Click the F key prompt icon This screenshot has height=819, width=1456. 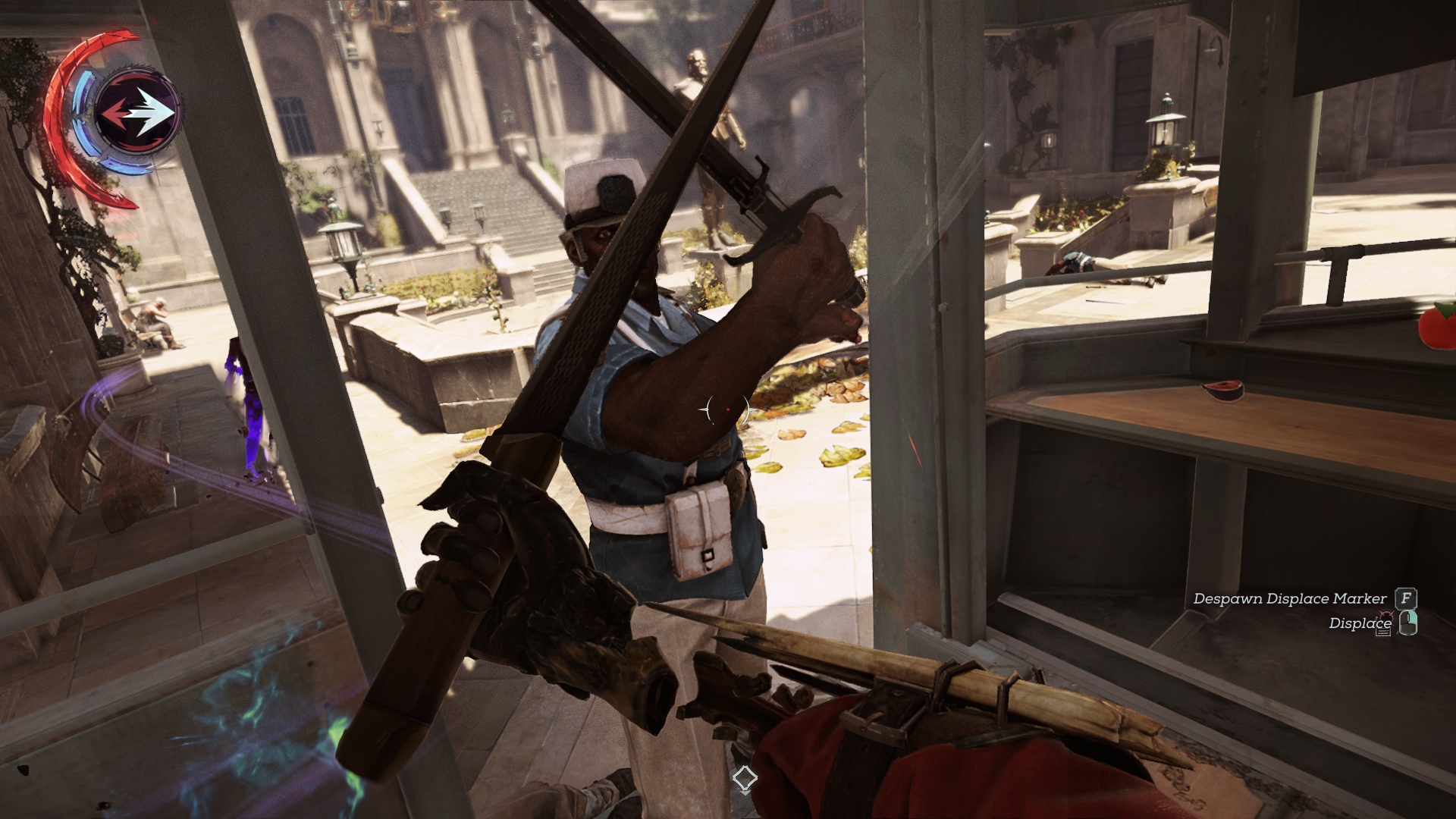tap(1405, 598)
